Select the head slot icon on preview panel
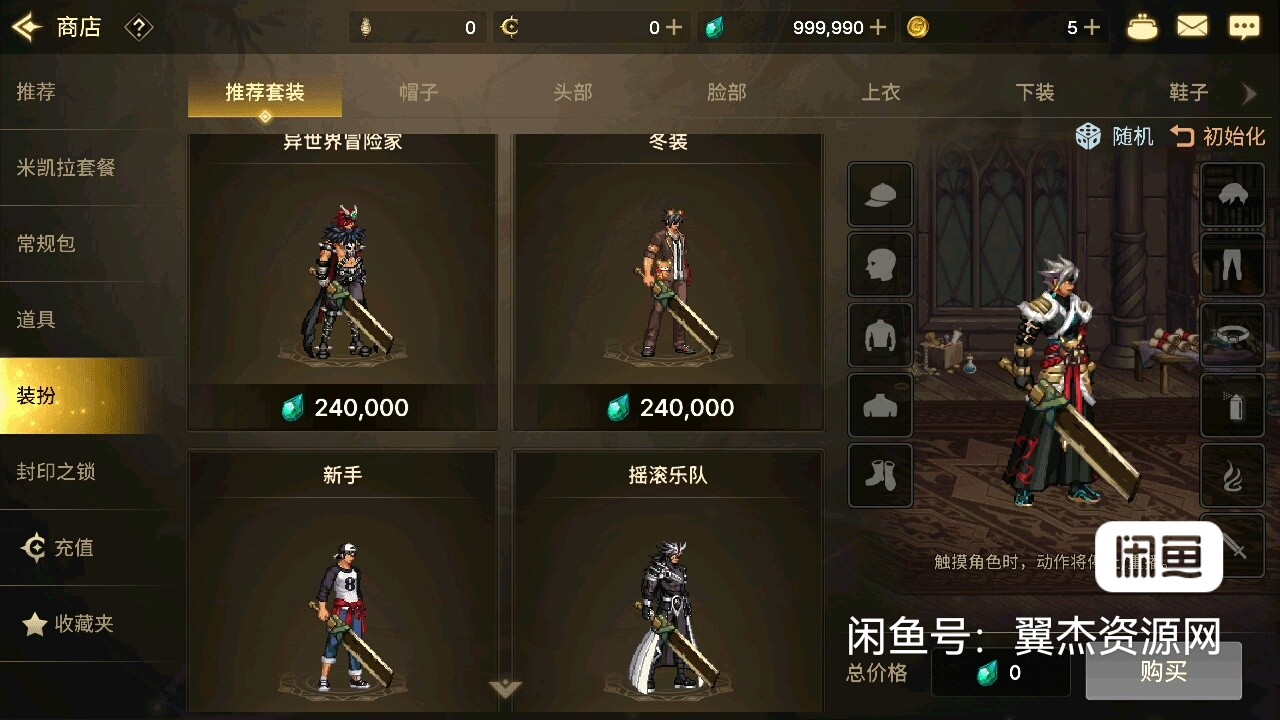The image size is (1280, 720). click(880, 265)
